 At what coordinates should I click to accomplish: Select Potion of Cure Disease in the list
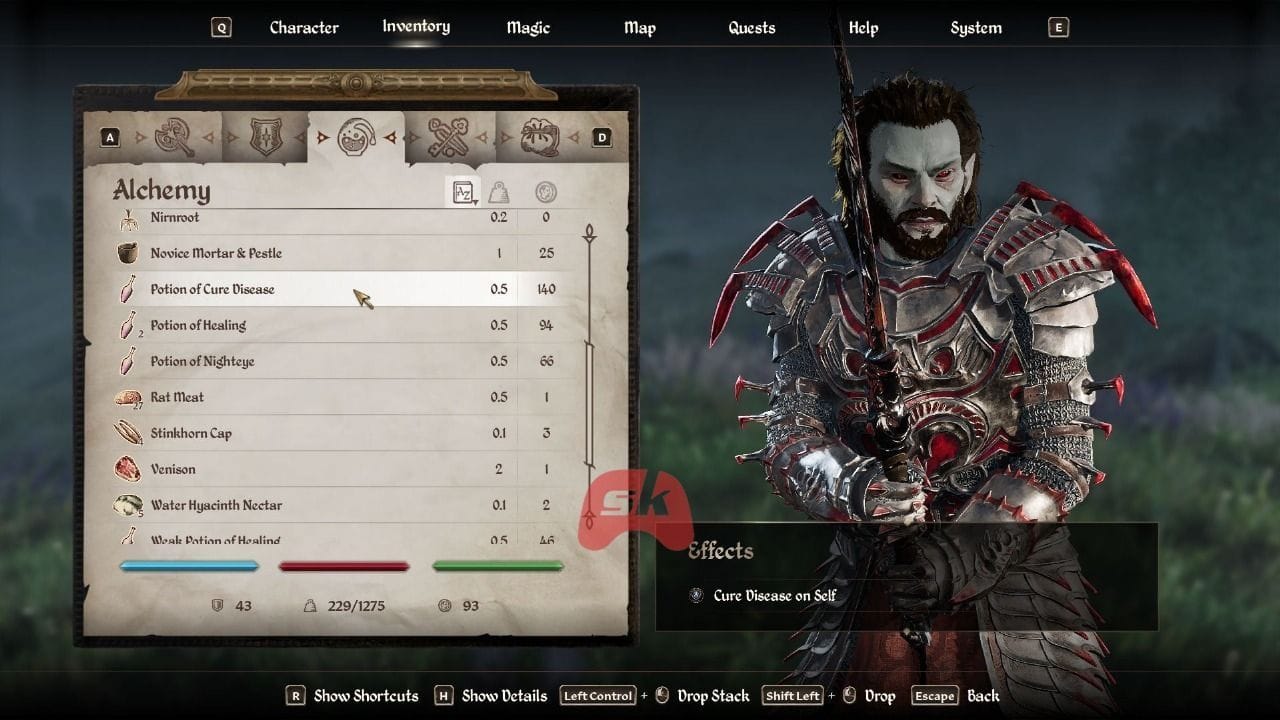(300, 289)
